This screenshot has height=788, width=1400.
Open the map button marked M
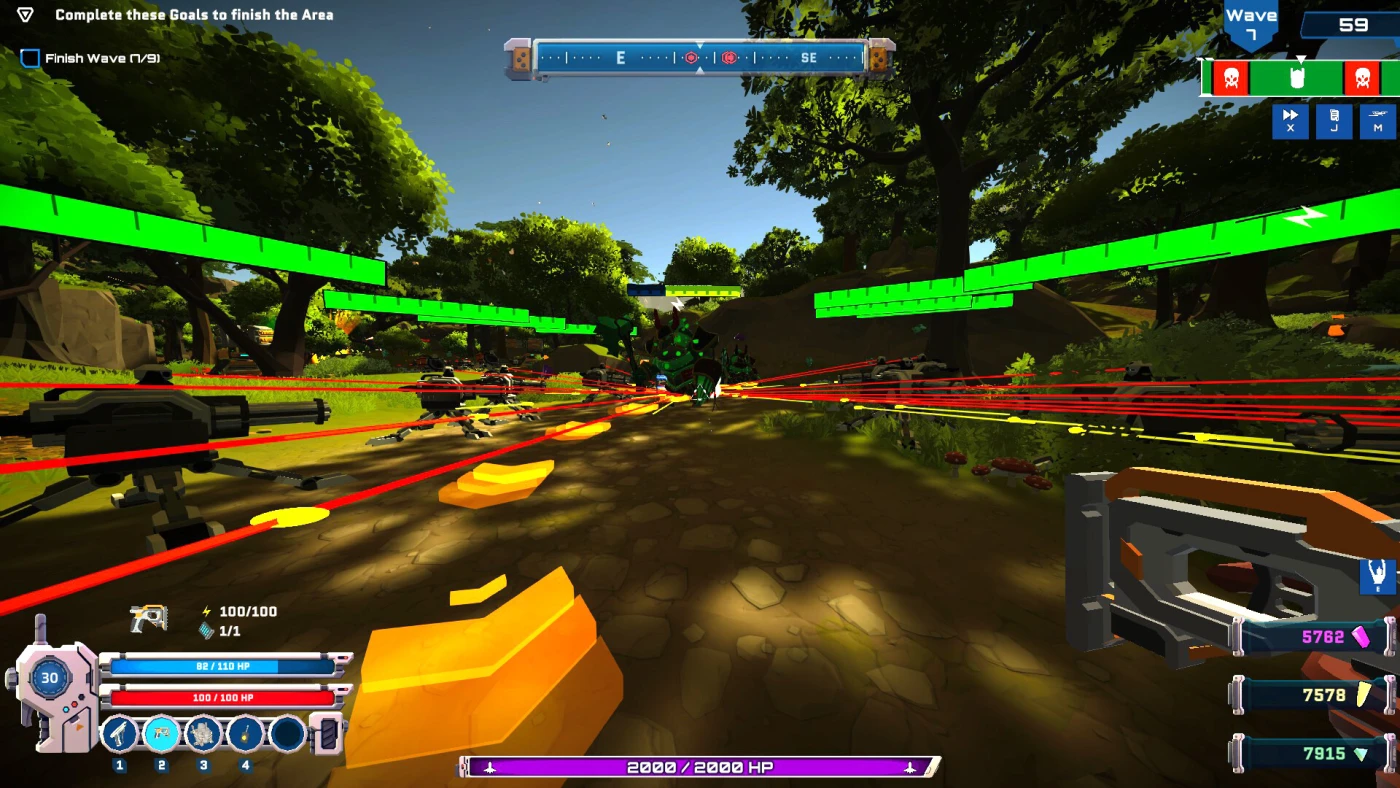tap(1377, 121)
